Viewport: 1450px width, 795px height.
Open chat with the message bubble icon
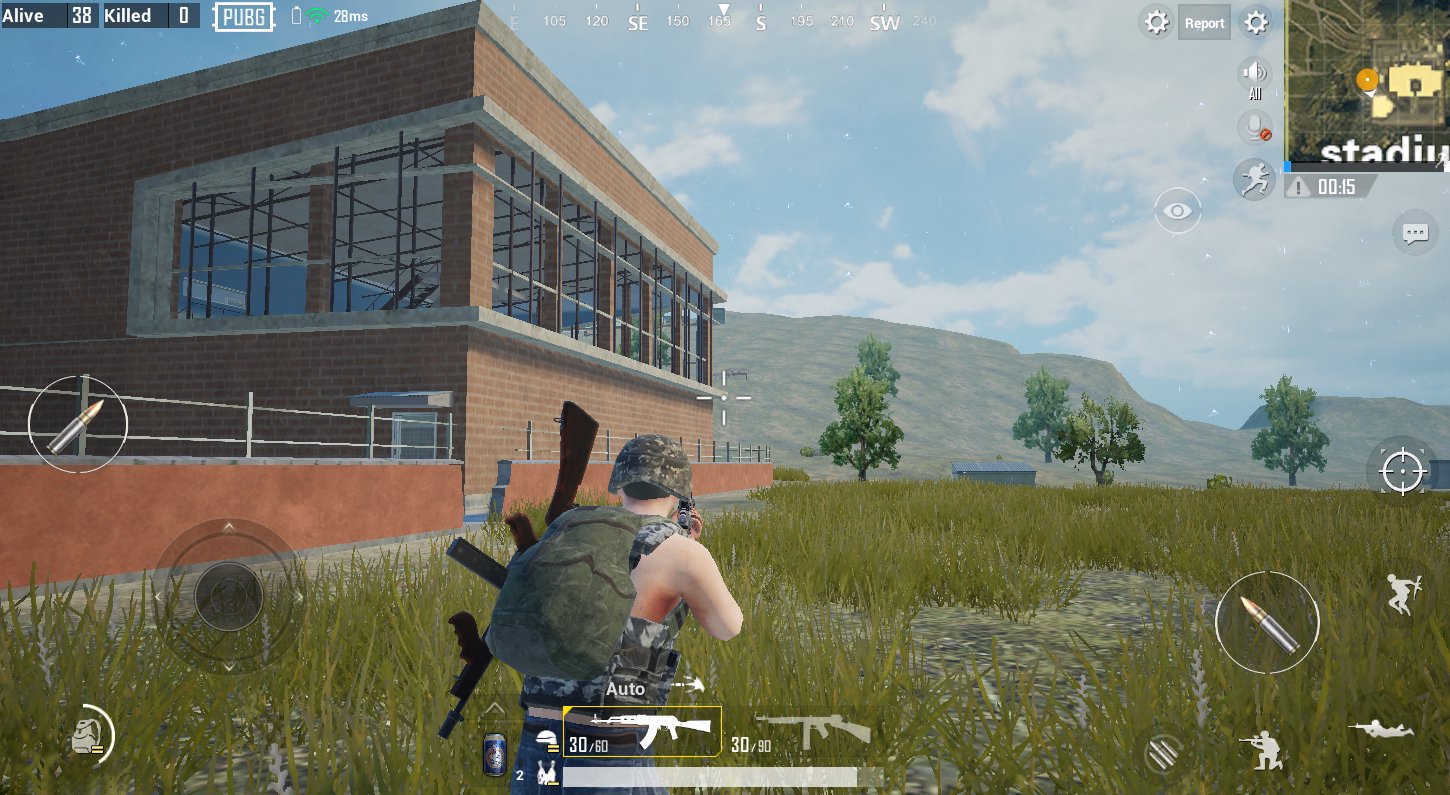coord(1415,232)
